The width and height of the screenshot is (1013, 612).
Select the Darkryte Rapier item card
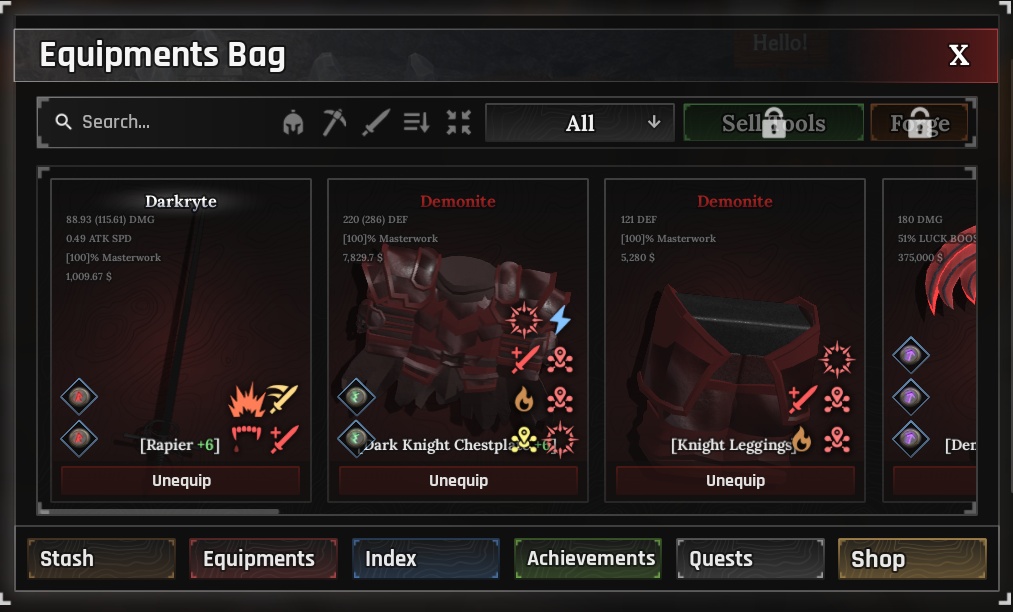point(181,300)
